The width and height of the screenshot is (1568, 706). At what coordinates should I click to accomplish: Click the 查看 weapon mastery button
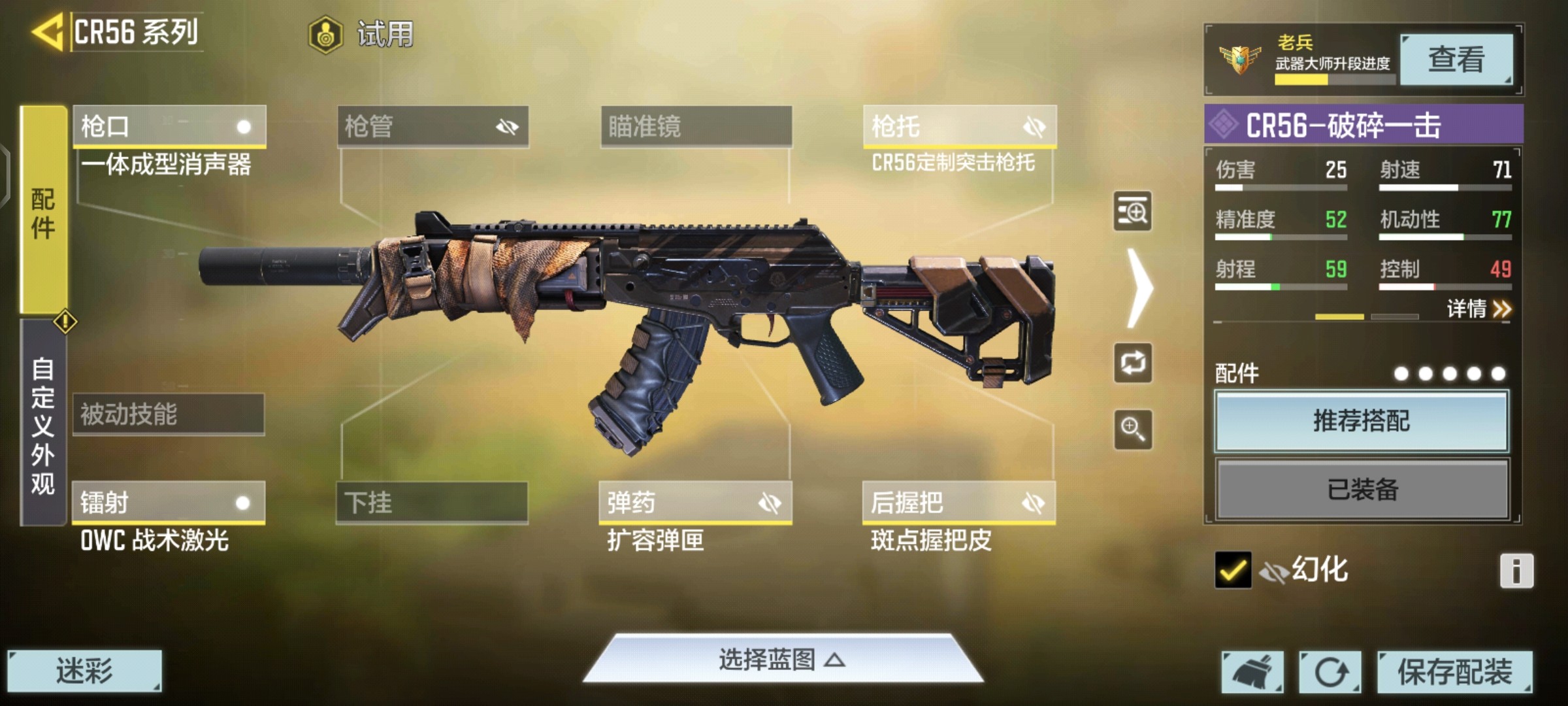[x=1456, y=59]
